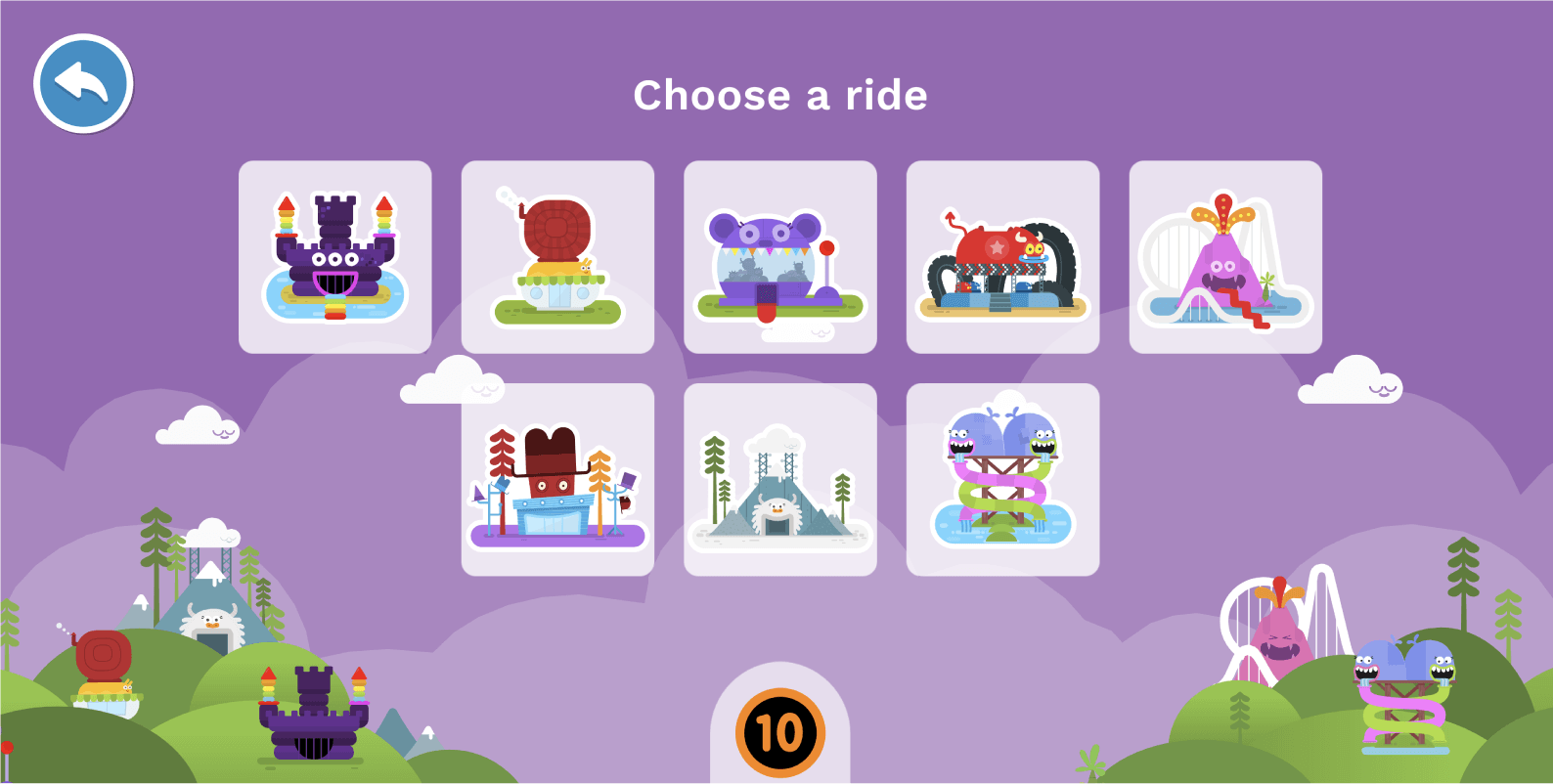Tap the back arrow to leave ride selection
This screenshot has height=784, width=1553.
tap(82, 82)
